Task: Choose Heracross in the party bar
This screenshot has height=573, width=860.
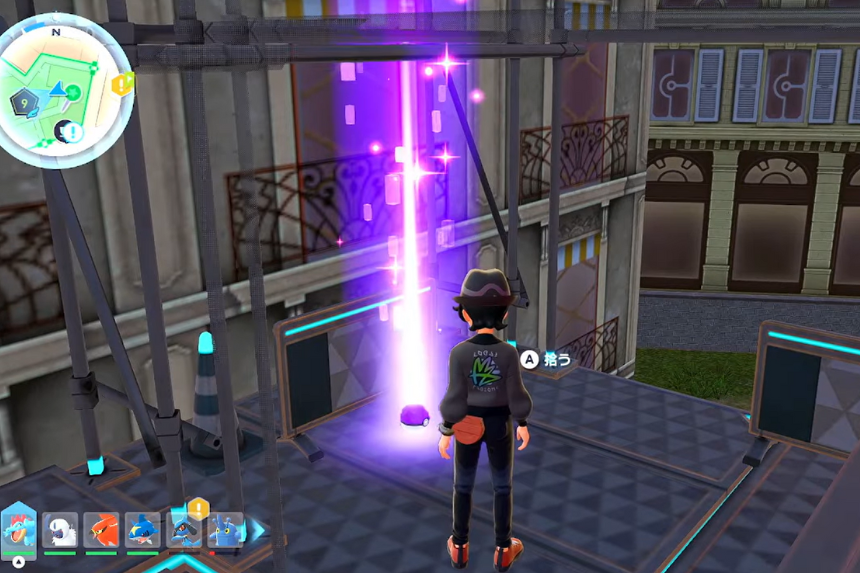Action: click(x=224, y=529)
